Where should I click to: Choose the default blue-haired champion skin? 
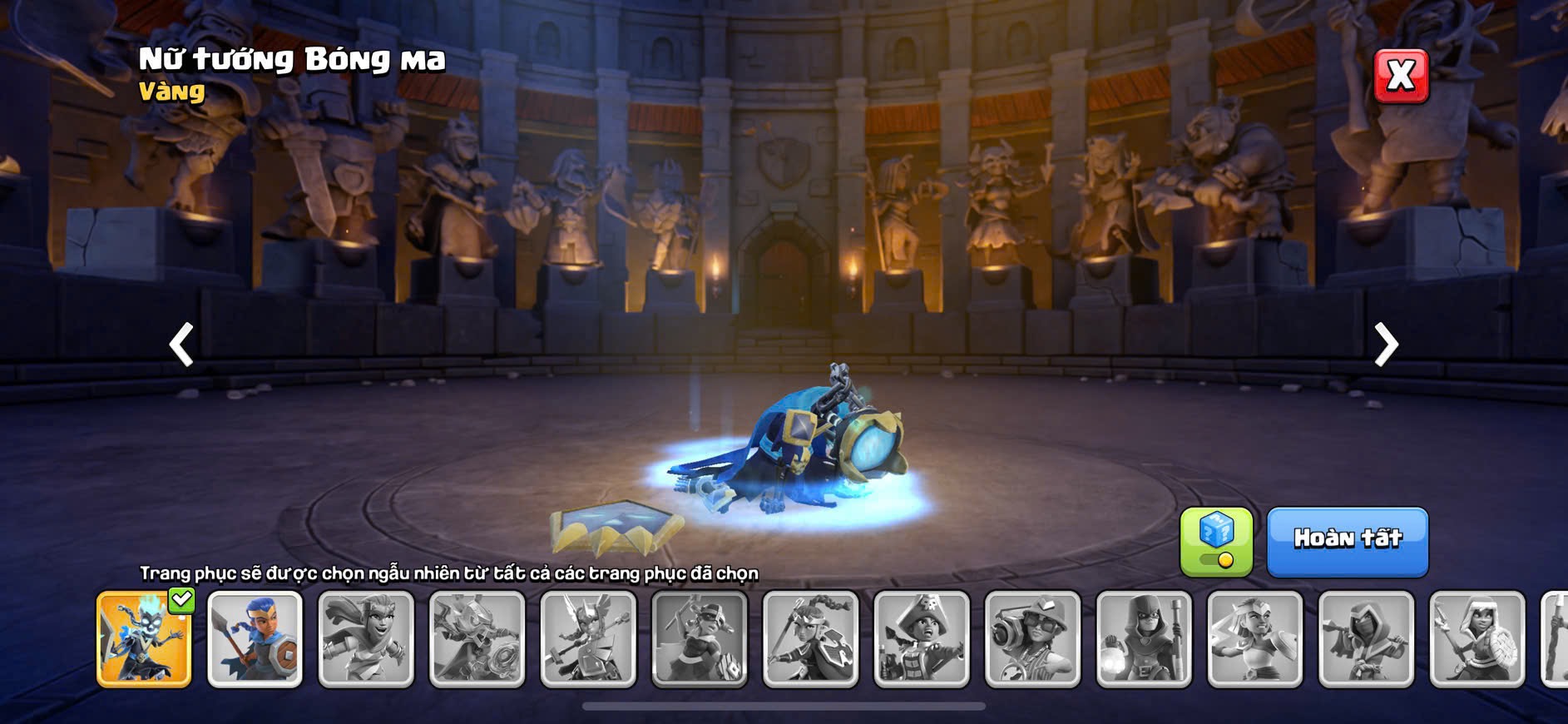[255, 639]
